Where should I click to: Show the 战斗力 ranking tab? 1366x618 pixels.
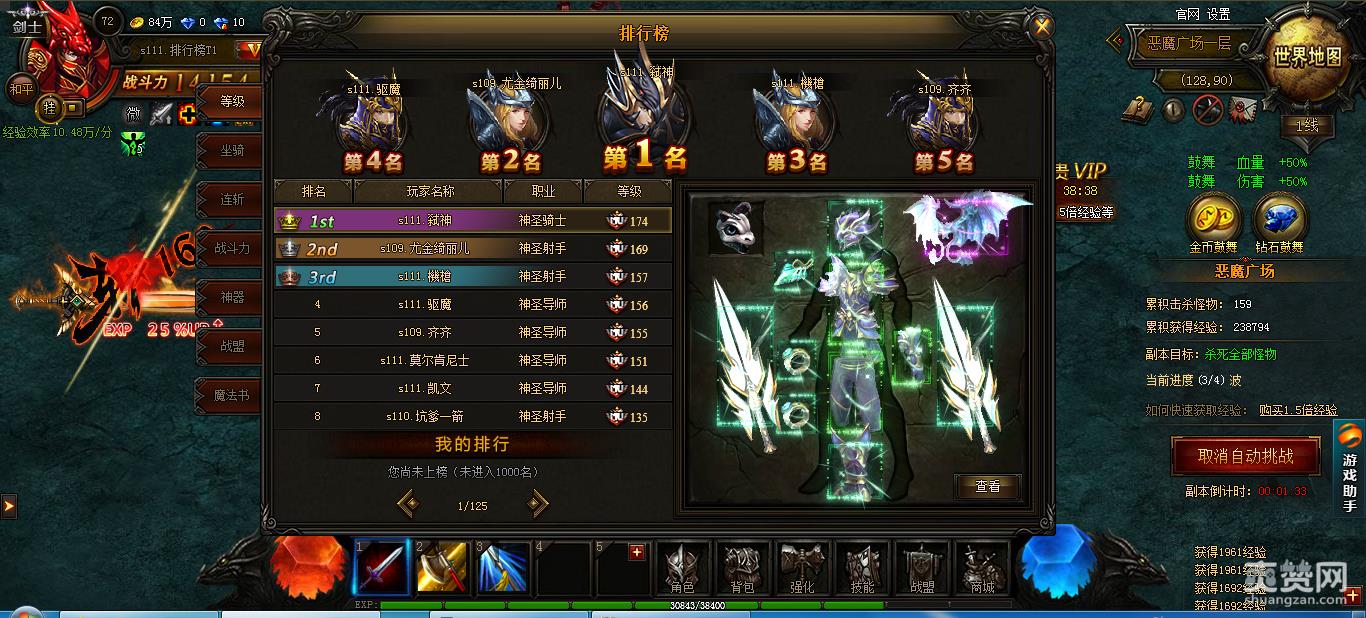(x=232, y=248)
